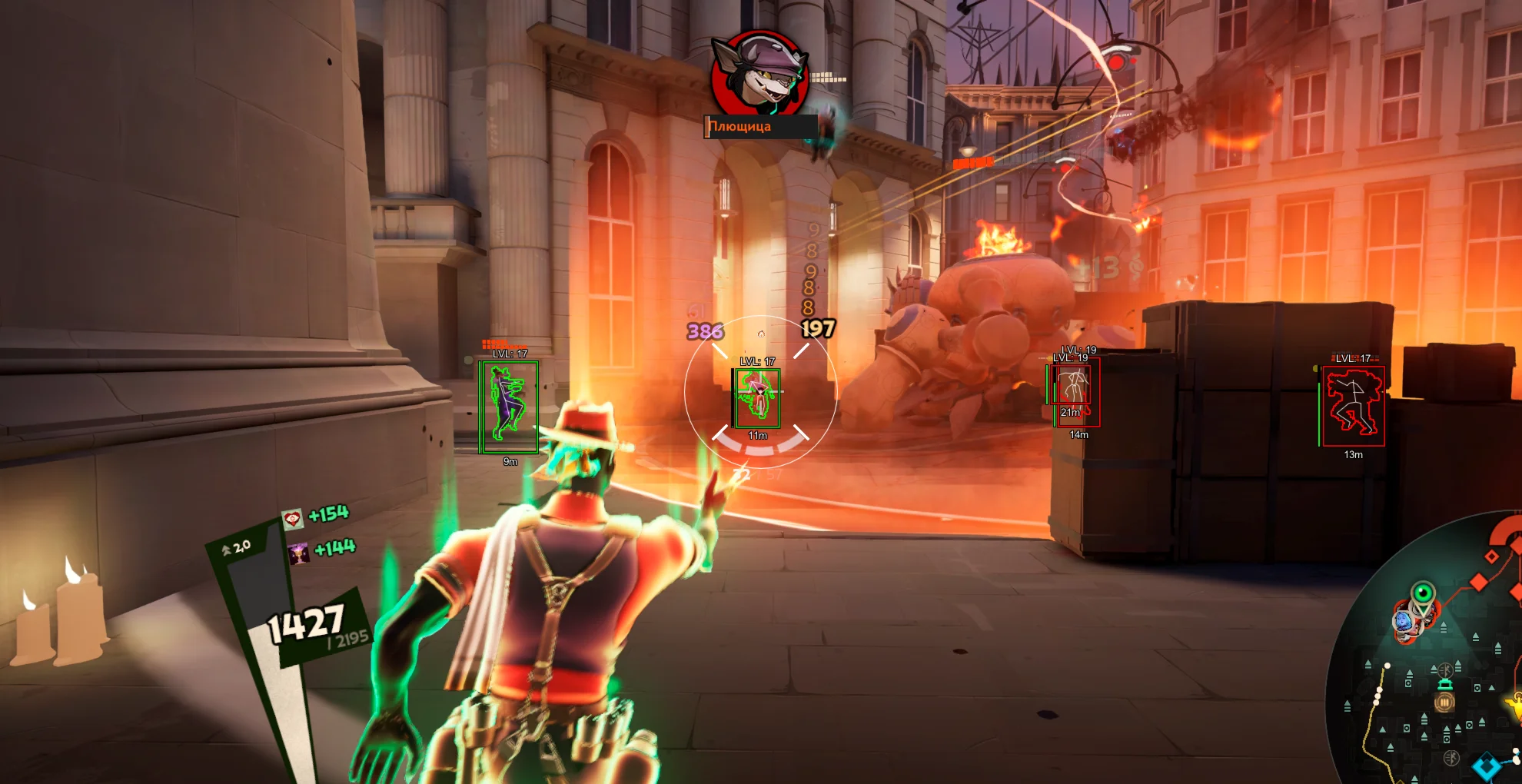Click the green eye player marker on minimap
Image resolution: width=1522 pixels, height=784 pixels.
1423,593
